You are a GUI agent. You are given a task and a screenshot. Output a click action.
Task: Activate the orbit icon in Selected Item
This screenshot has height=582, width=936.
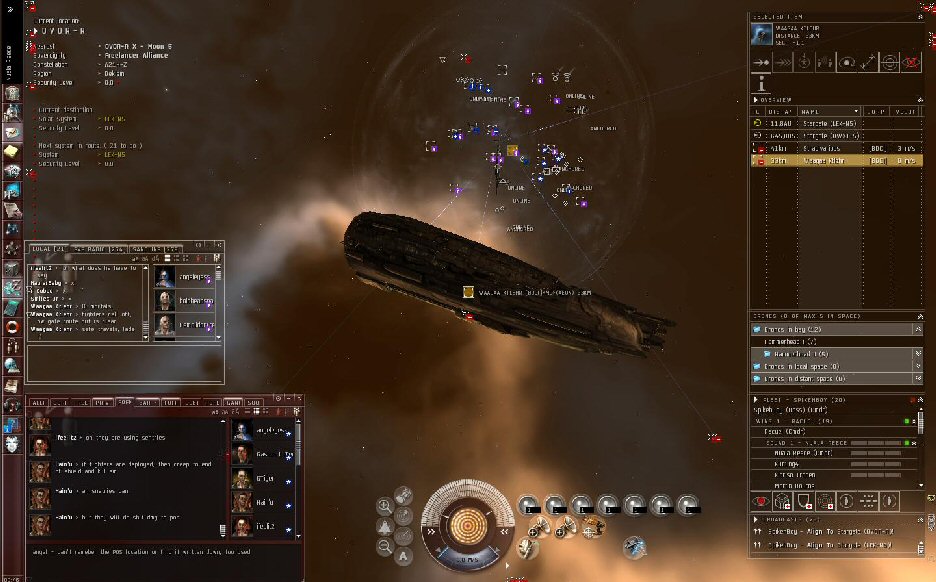click(x=846, y=62)
